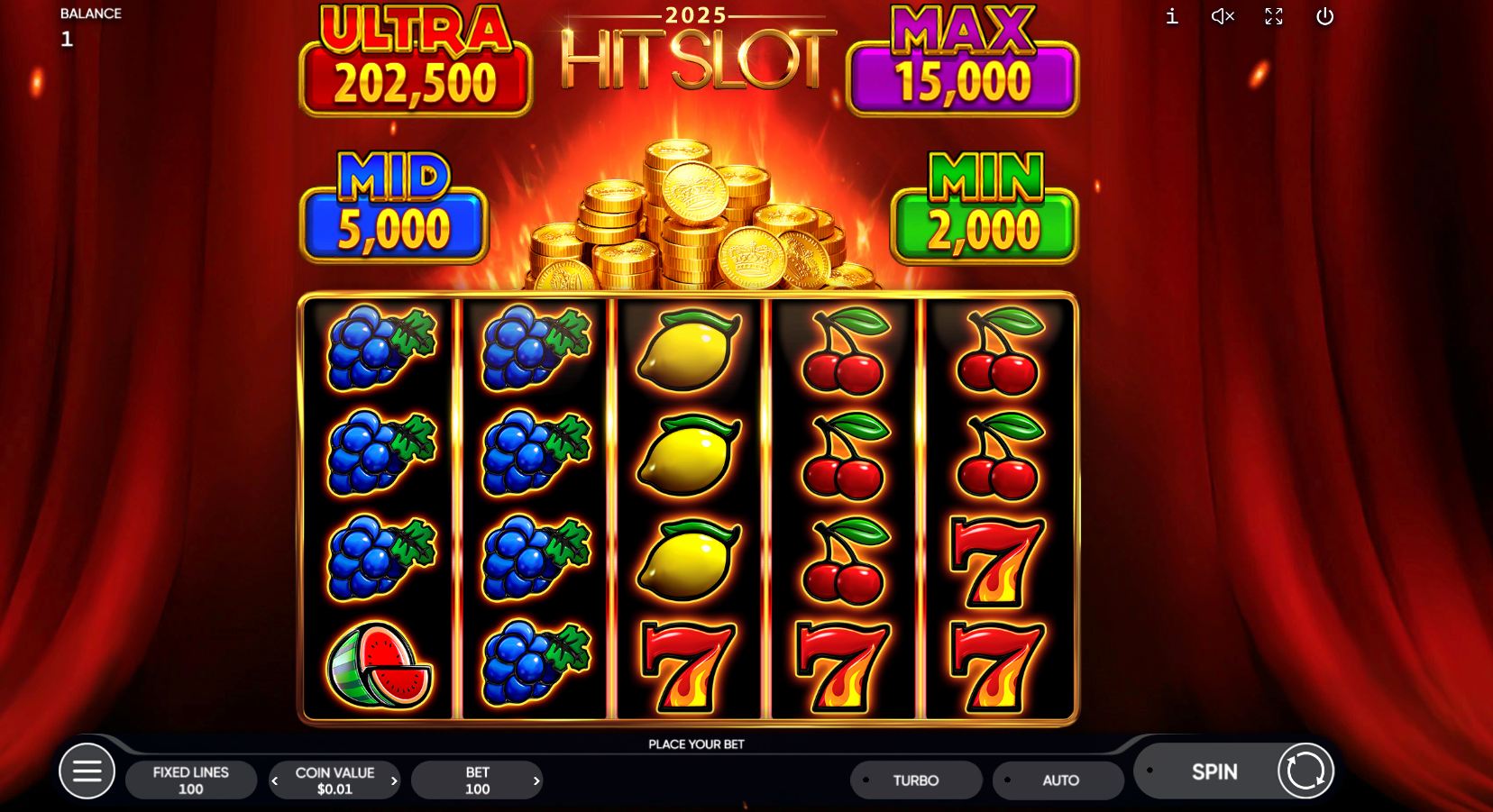Image resolution: width=1493 pixels, height=812 pixels.
Task: Open the game information screen
Action: tap(1172, 16)
